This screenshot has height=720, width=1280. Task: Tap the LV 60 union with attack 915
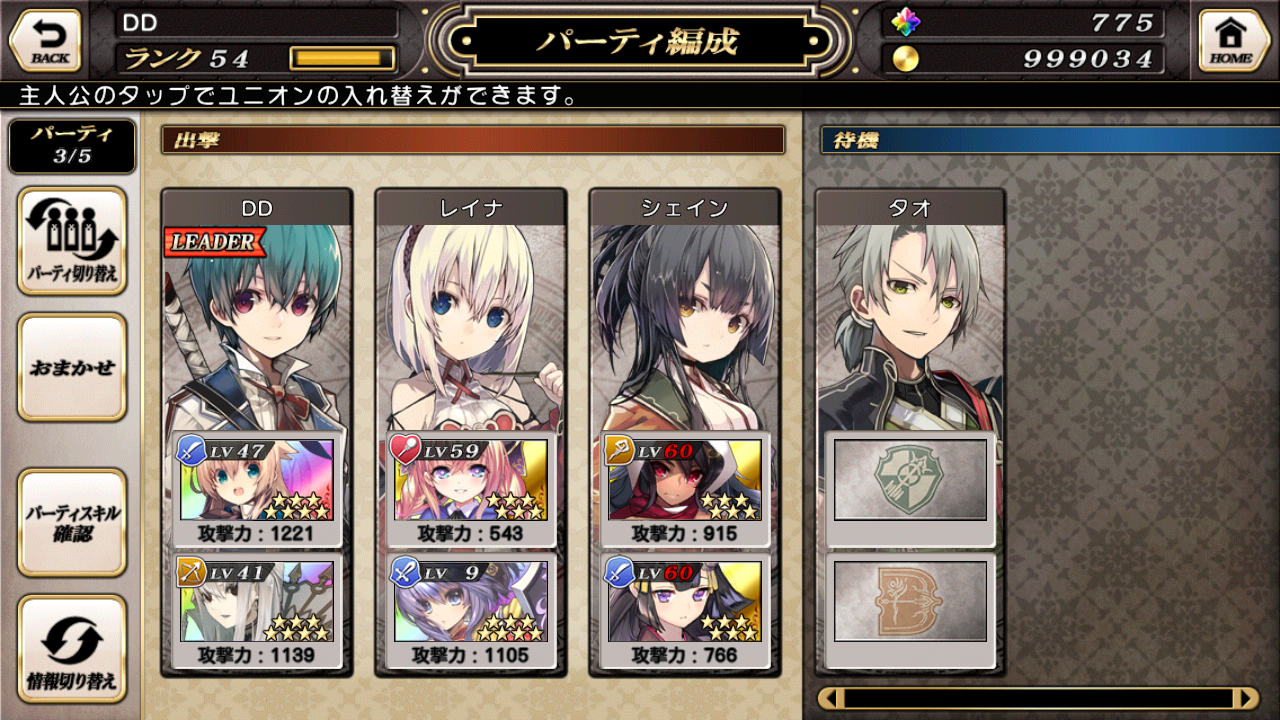pos(684,489)
